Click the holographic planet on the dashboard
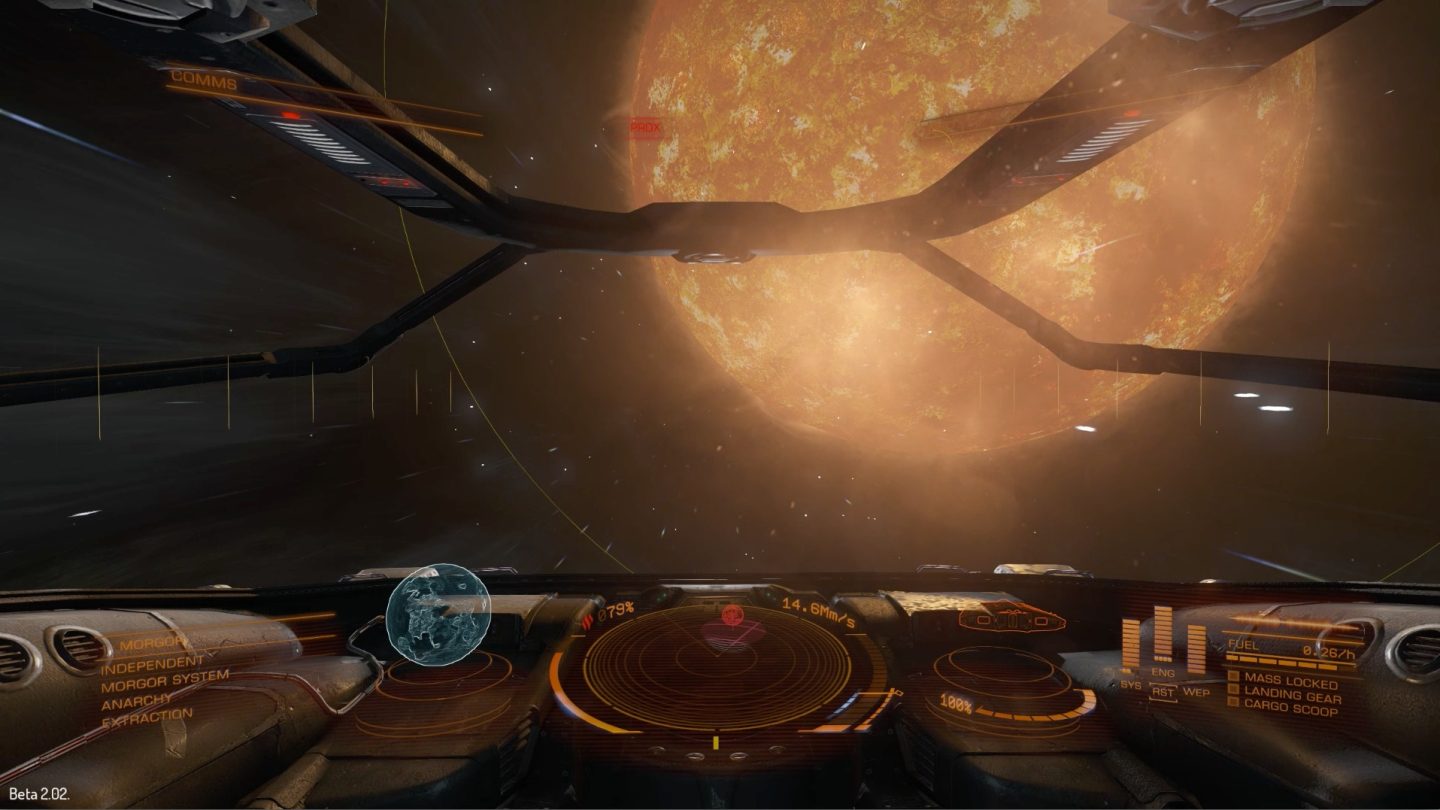Viewport: 1440px width, 810px height. [x=432, y=616]
